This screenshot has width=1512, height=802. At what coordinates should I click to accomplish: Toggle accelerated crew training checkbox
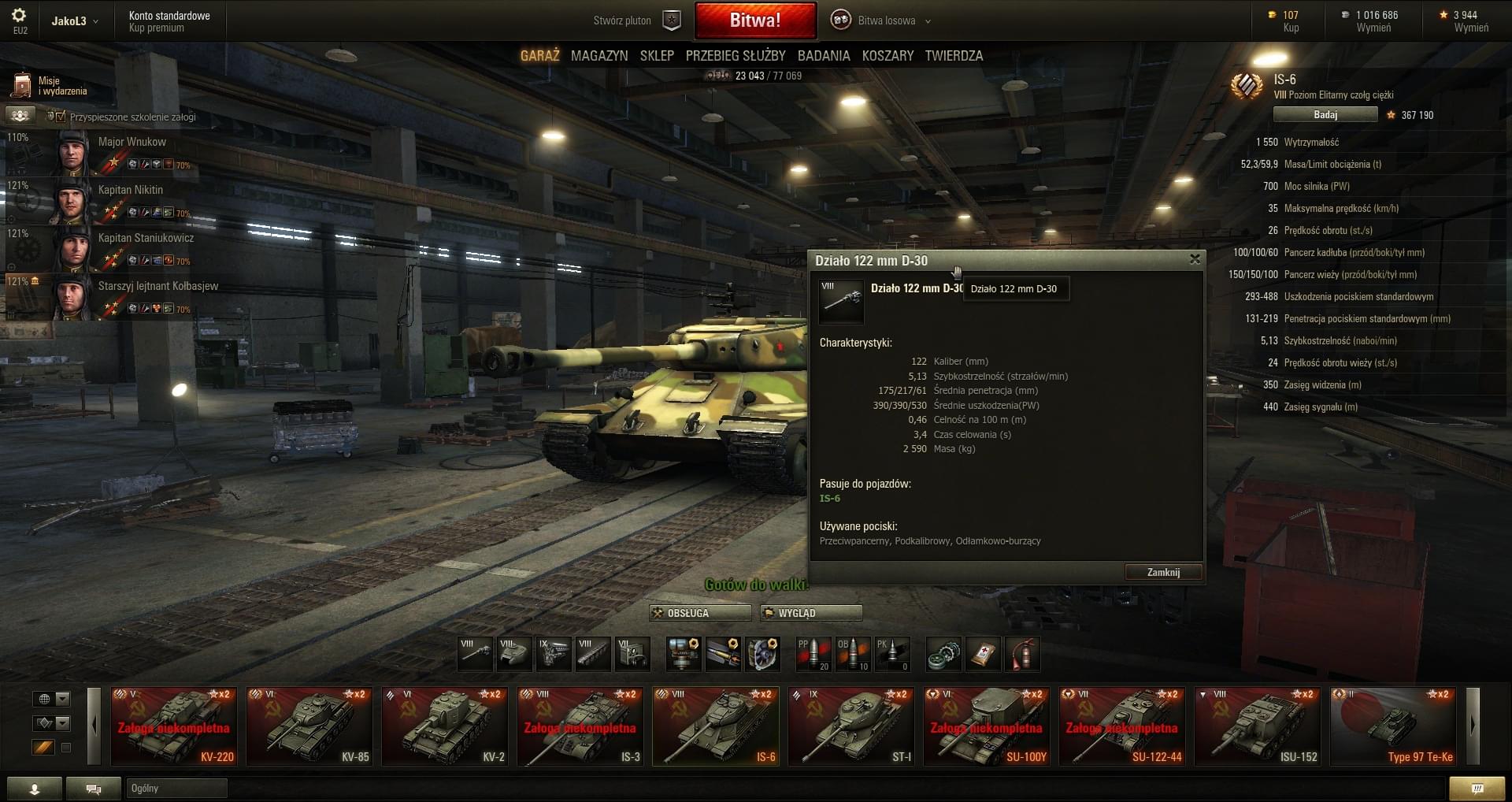click(61, 117)
